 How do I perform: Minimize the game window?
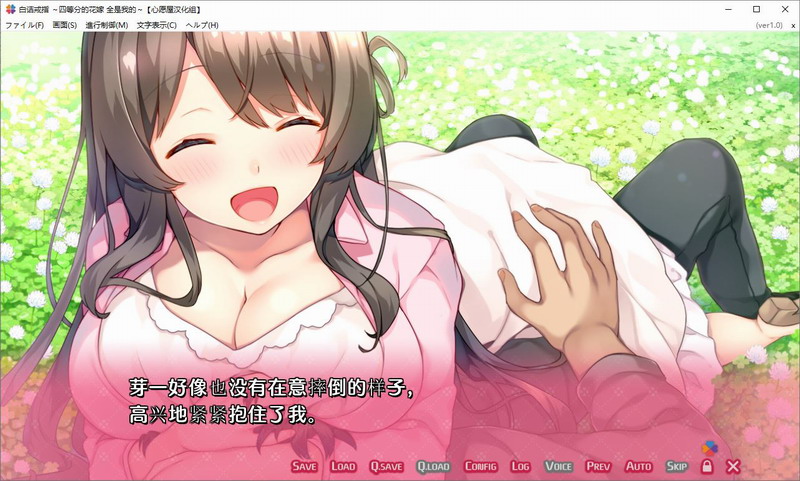click(x=728, y=8)
